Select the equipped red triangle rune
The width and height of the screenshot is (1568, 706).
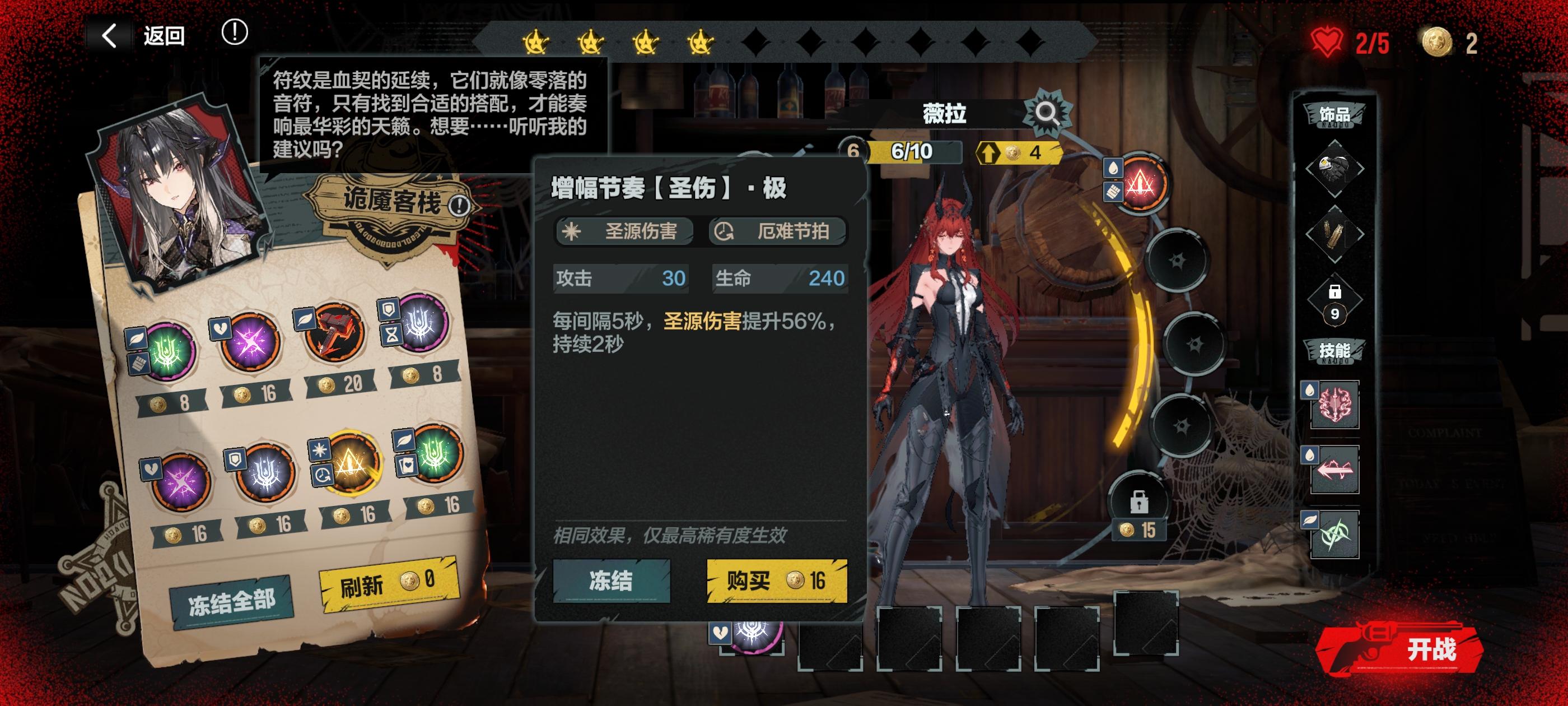[1140, 183]
